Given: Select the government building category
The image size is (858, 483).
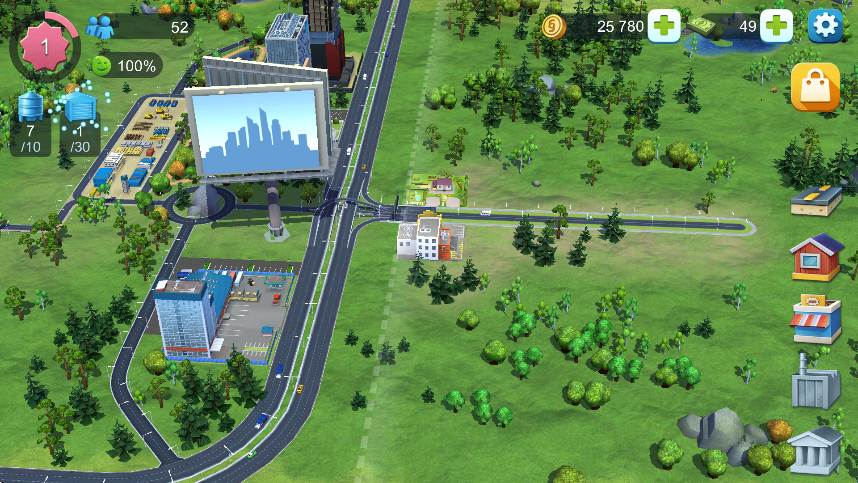Looking at the screenshot, I should 816,449.
